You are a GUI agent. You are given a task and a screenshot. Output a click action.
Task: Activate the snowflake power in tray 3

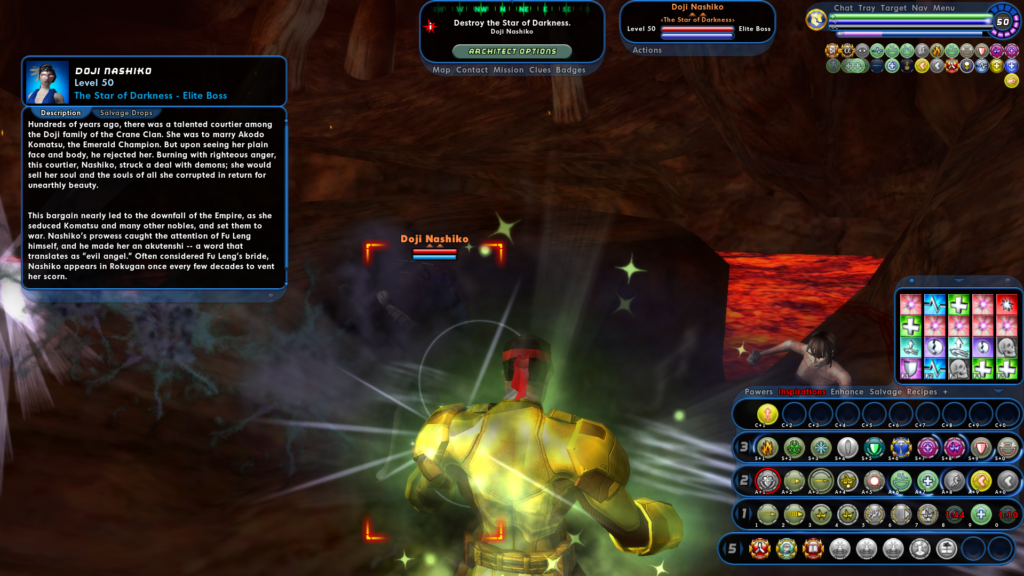821,447
